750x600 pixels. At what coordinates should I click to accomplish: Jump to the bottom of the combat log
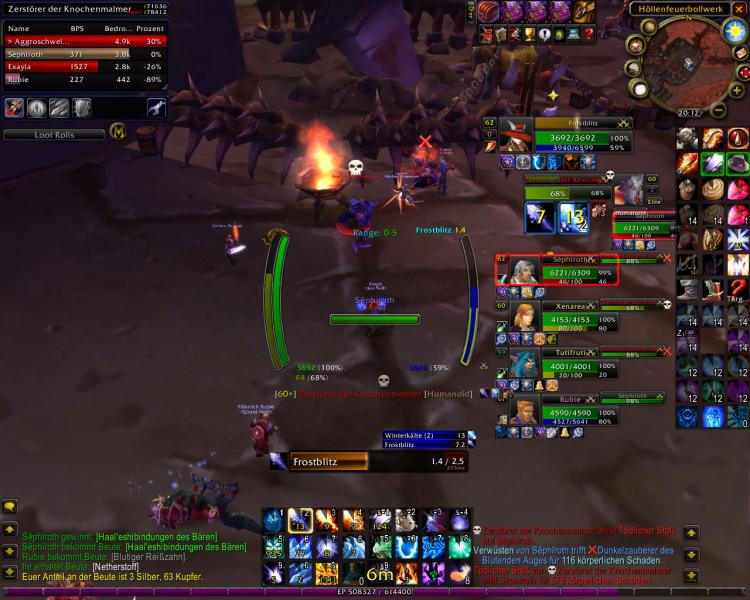pyautogui.click(x=691, y=575)
